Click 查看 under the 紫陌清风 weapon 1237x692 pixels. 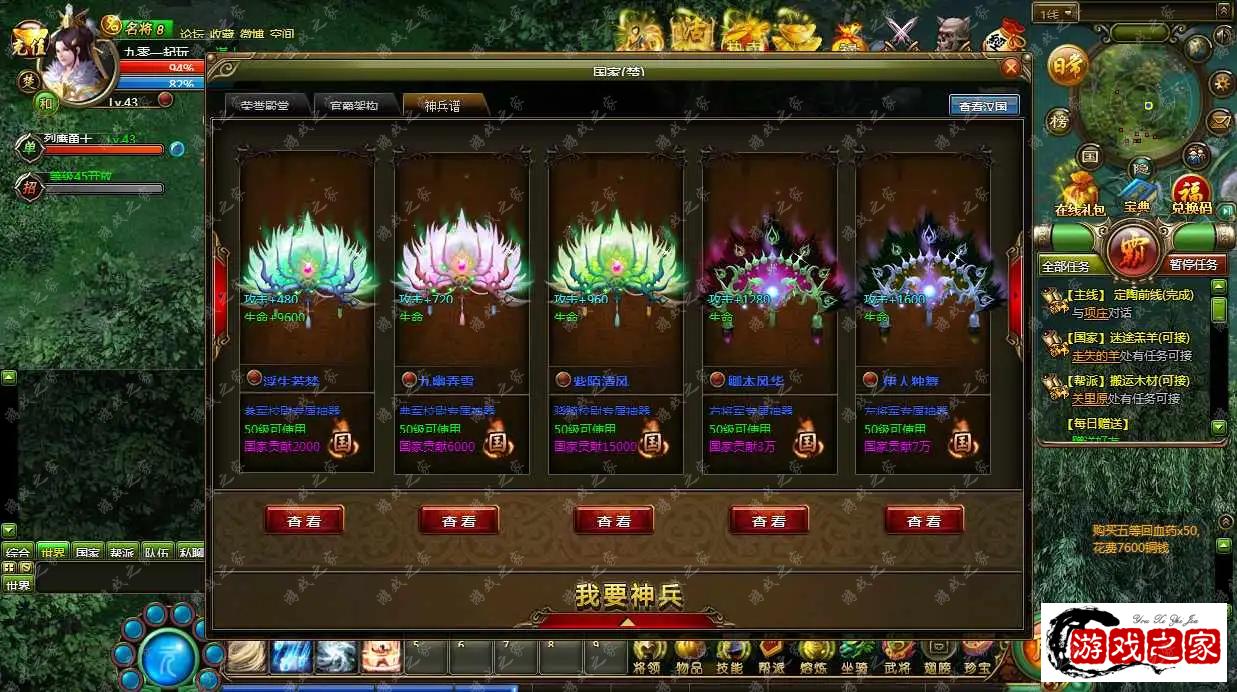coord(614,520)
